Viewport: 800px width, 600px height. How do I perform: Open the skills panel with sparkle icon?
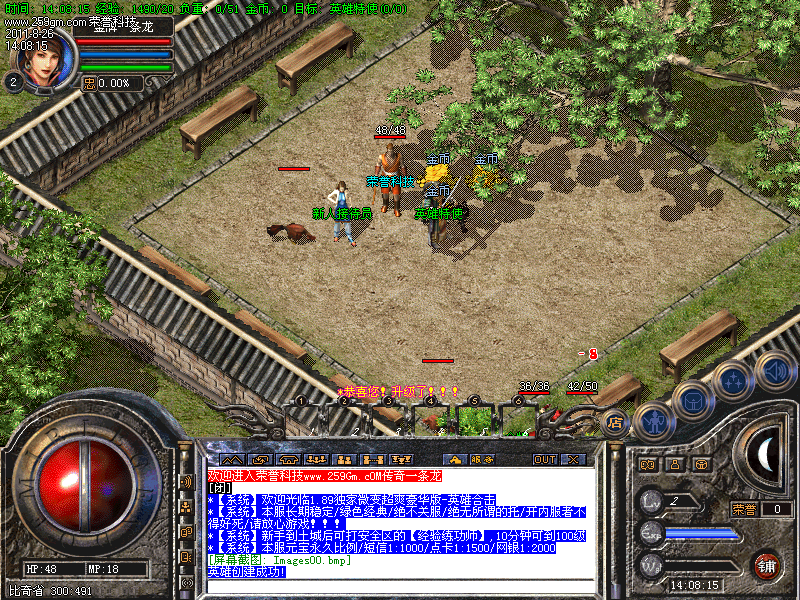(x=733, y=379)
